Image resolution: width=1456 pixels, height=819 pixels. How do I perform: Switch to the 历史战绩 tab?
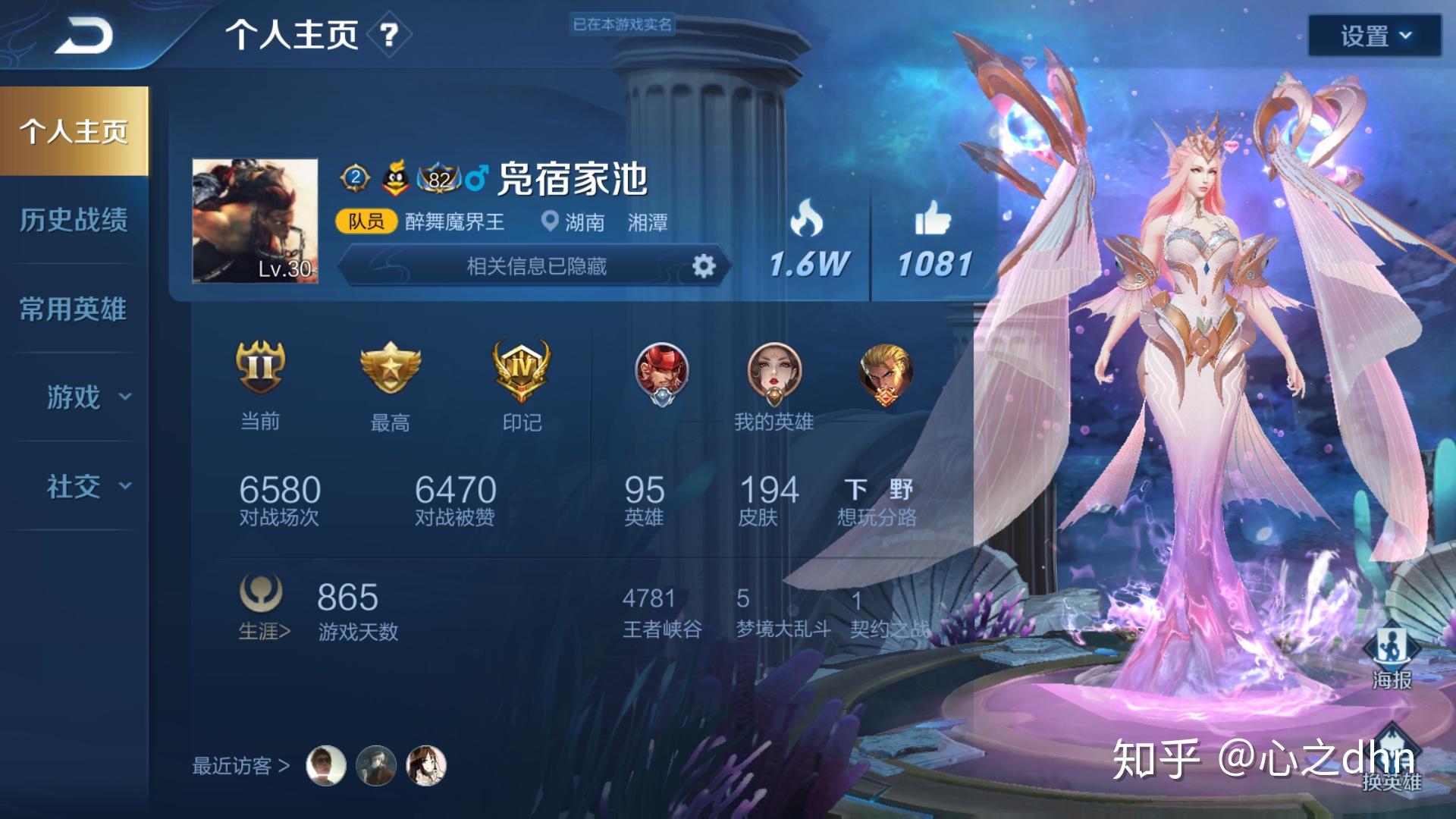point(74,220)
